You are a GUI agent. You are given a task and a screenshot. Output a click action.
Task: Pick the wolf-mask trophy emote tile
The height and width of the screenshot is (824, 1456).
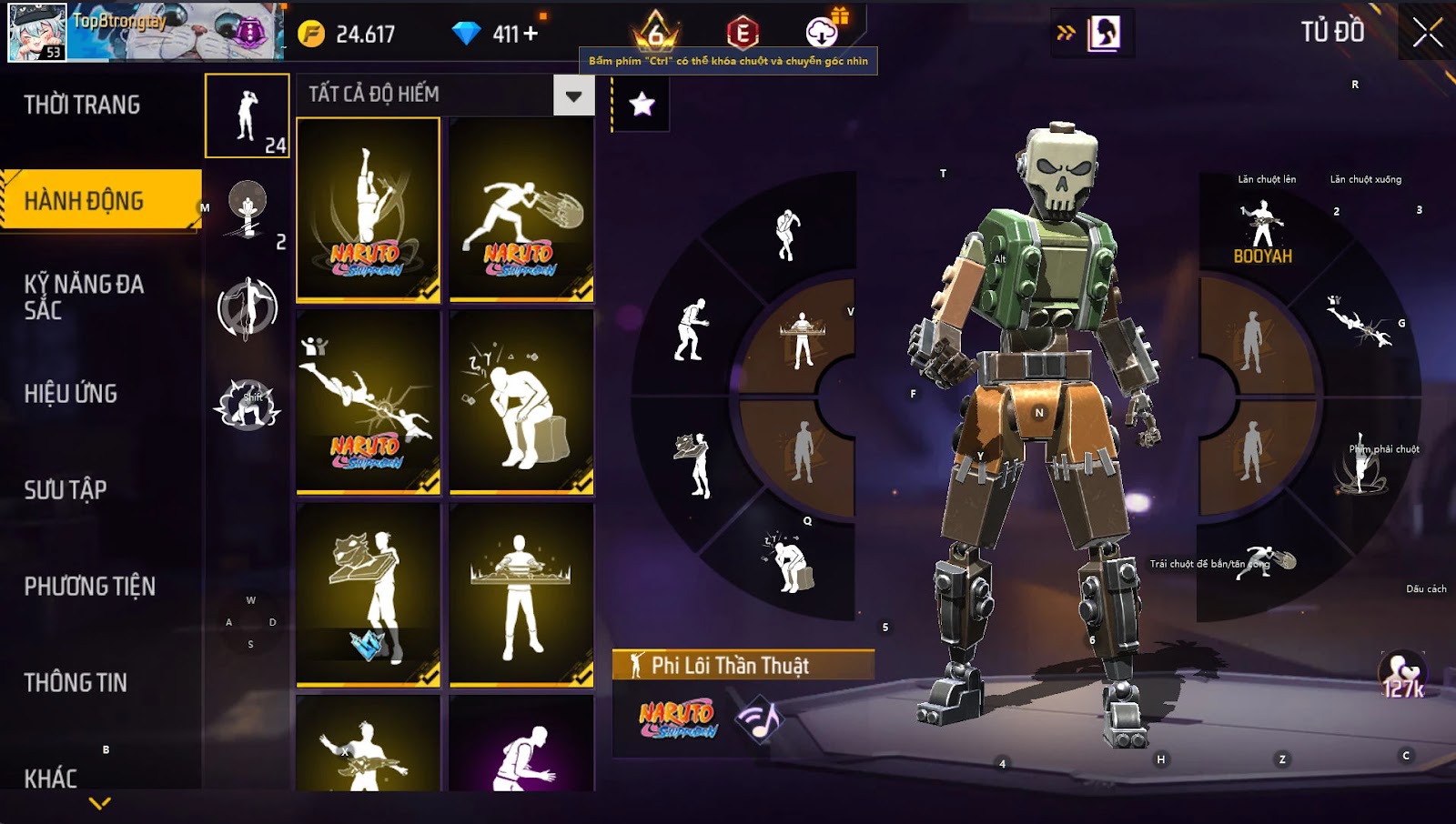click(x=368, y=595)
